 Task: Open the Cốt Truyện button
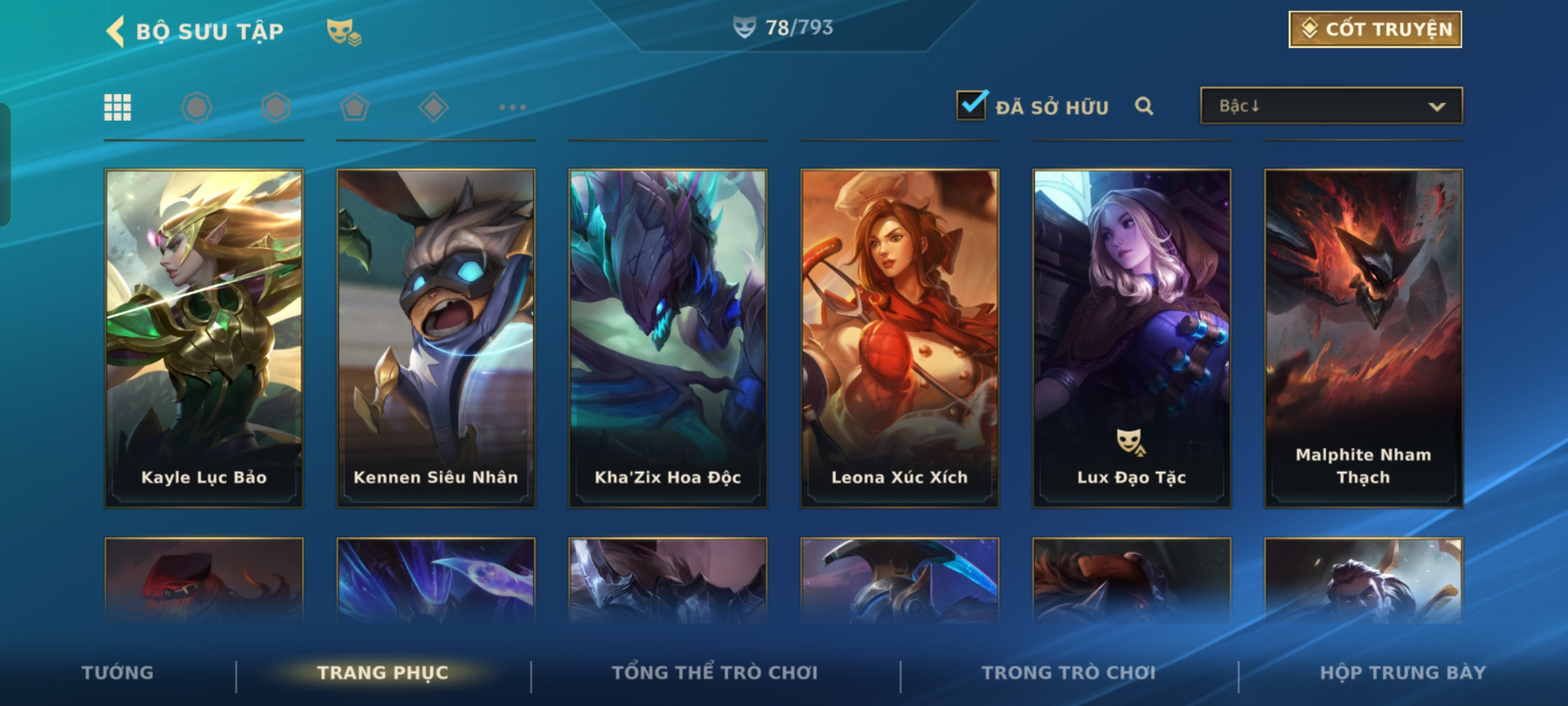click(x=1375, y=29)
